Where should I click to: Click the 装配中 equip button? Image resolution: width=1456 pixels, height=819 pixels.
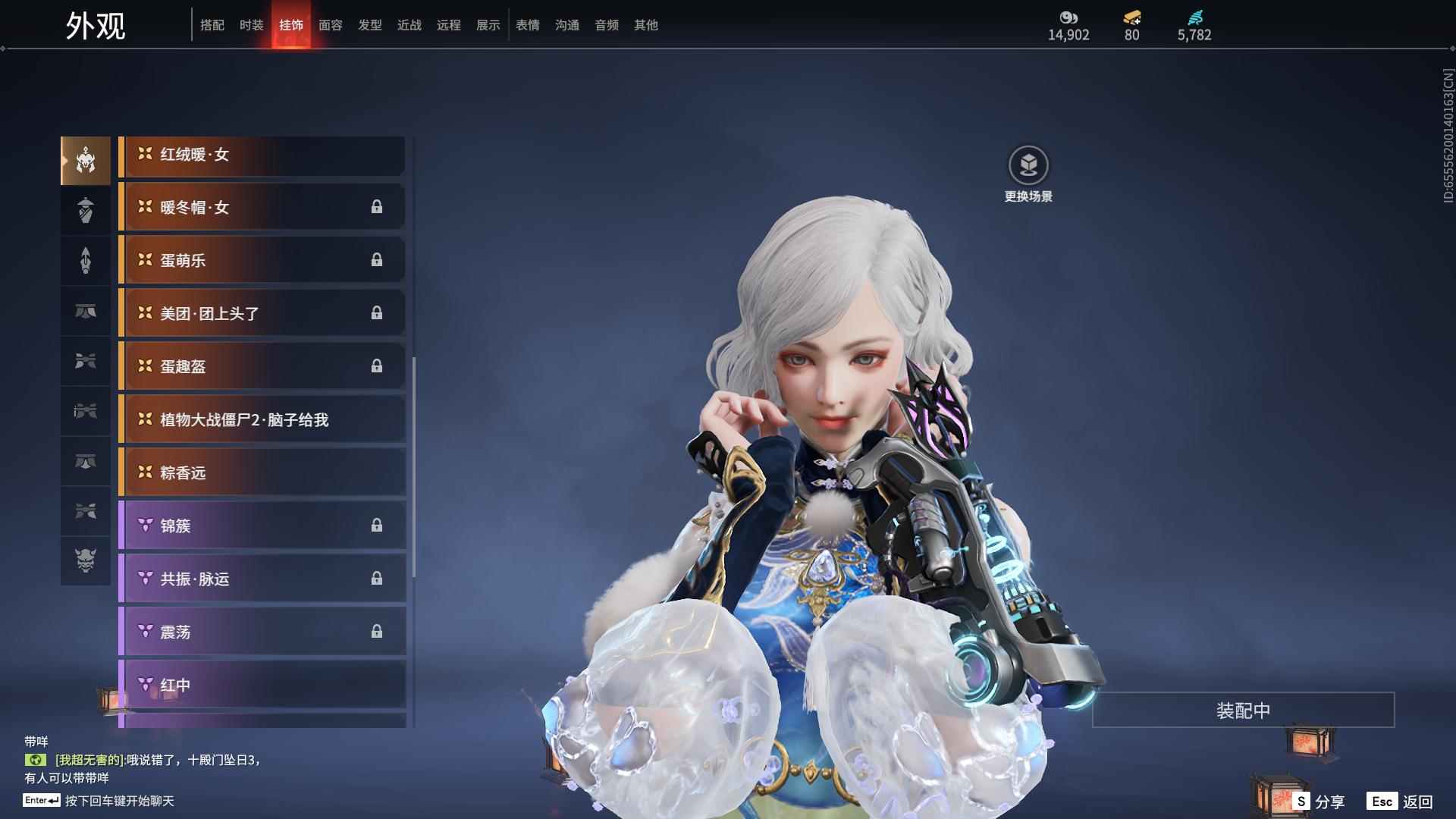click(1243, 711)
